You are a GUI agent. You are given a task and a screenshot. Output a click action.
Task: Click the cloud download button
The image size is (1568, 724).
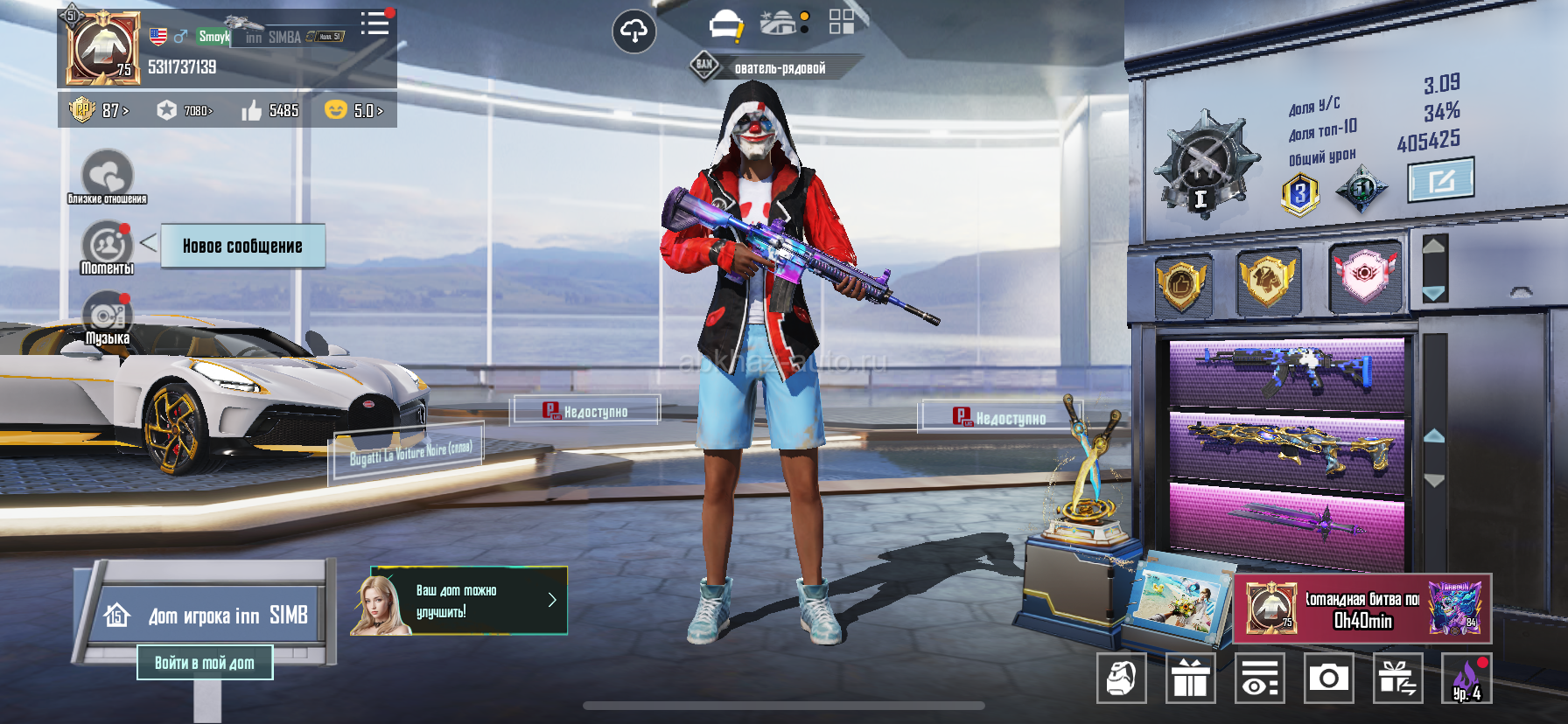point(633,32)
